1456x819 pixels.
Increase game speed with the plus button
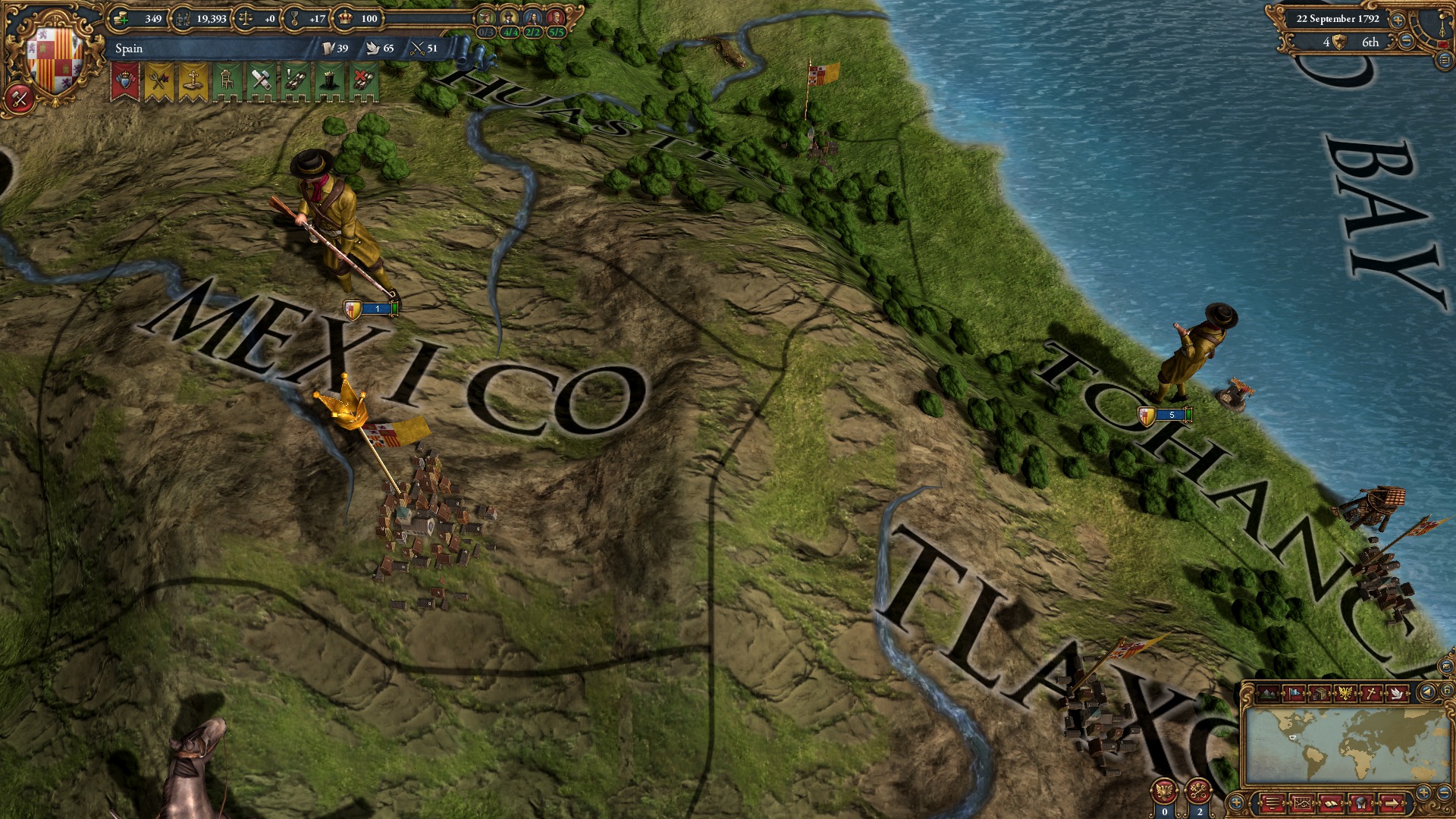1397,20
